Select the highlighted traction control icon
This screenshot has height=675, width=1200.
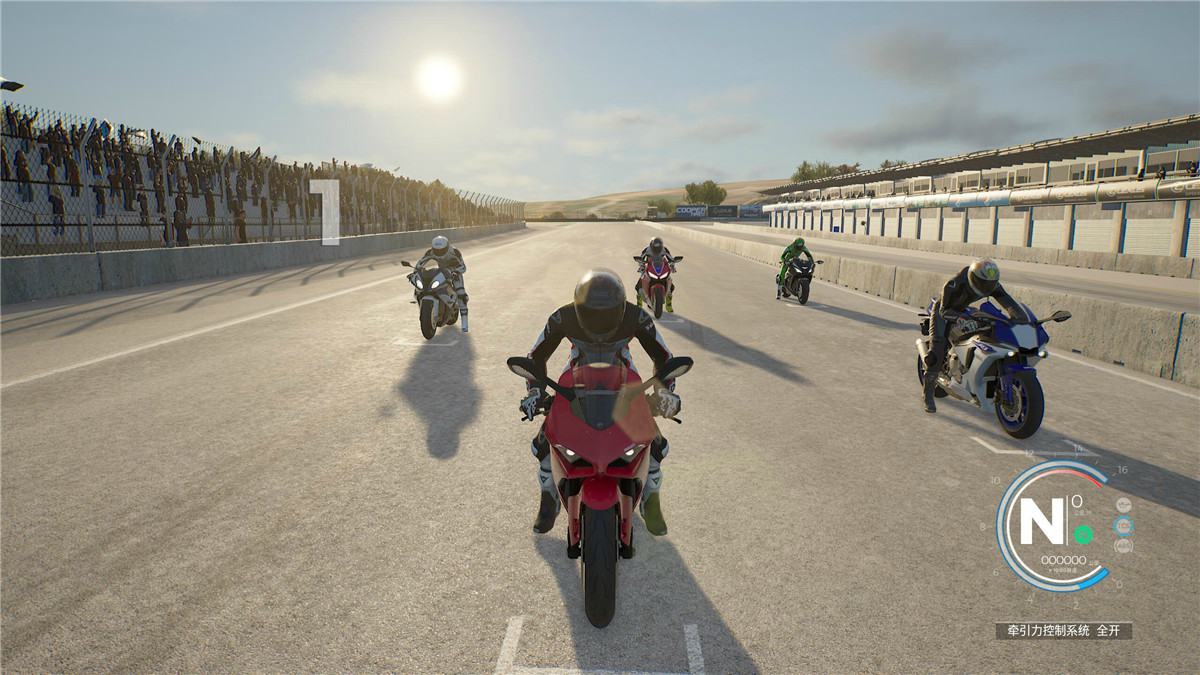(x=1124, y=526)
